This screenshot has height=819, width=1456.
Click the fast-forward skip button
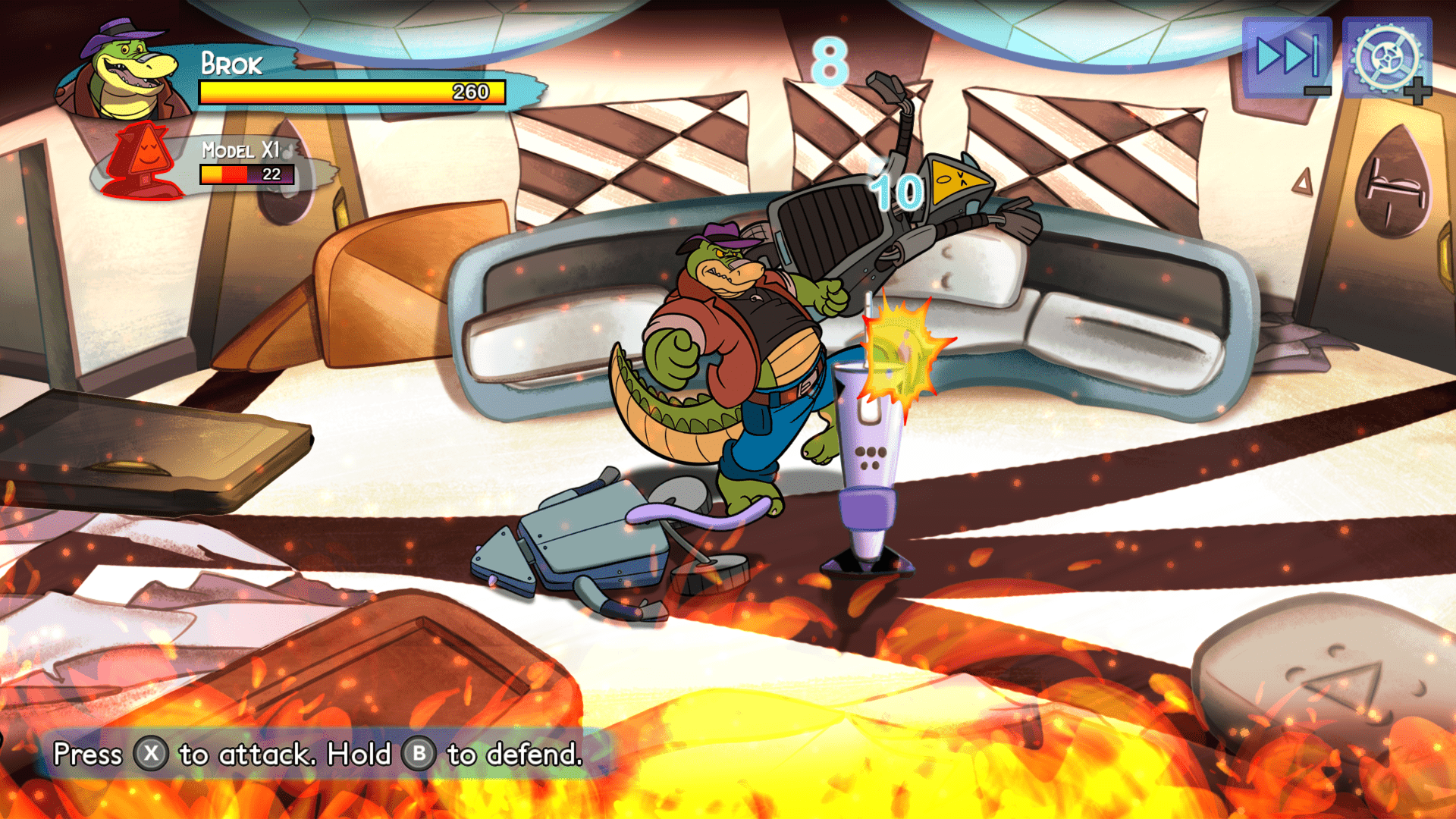1287,57
